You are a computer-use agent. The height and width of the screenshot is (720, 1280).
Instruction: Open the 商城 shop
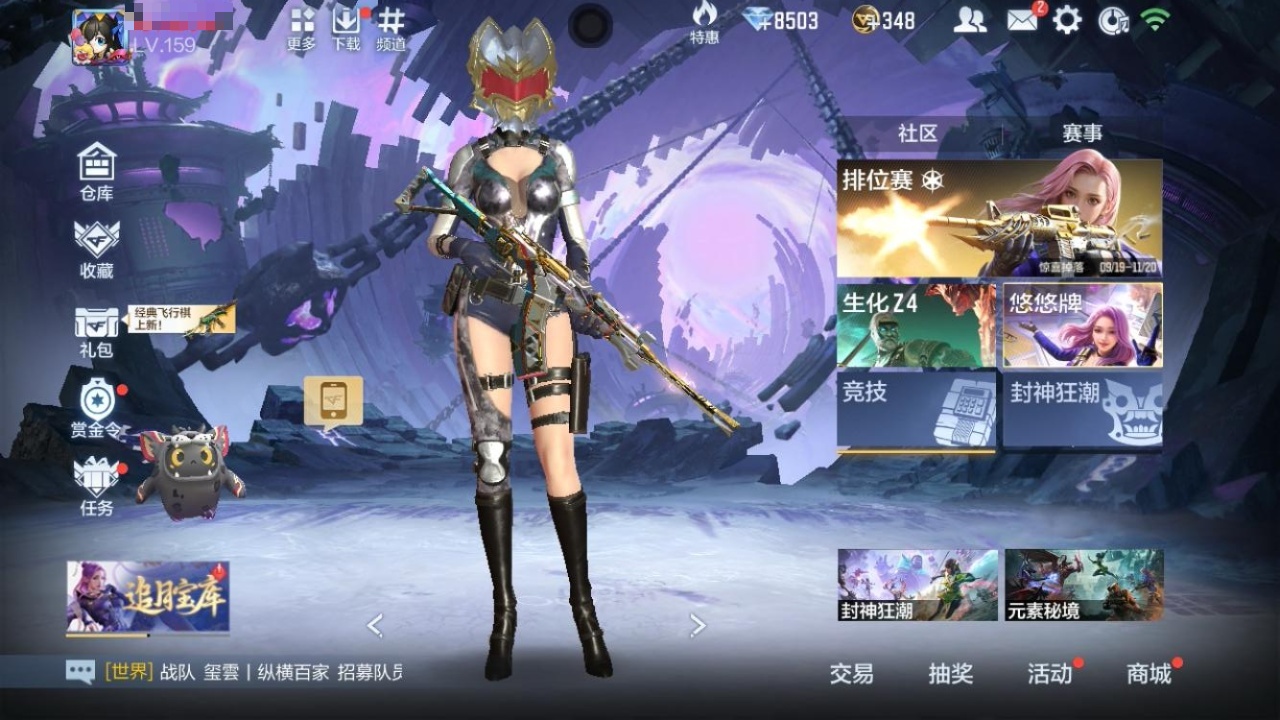pyautogui.click(x=1149, y=674)
